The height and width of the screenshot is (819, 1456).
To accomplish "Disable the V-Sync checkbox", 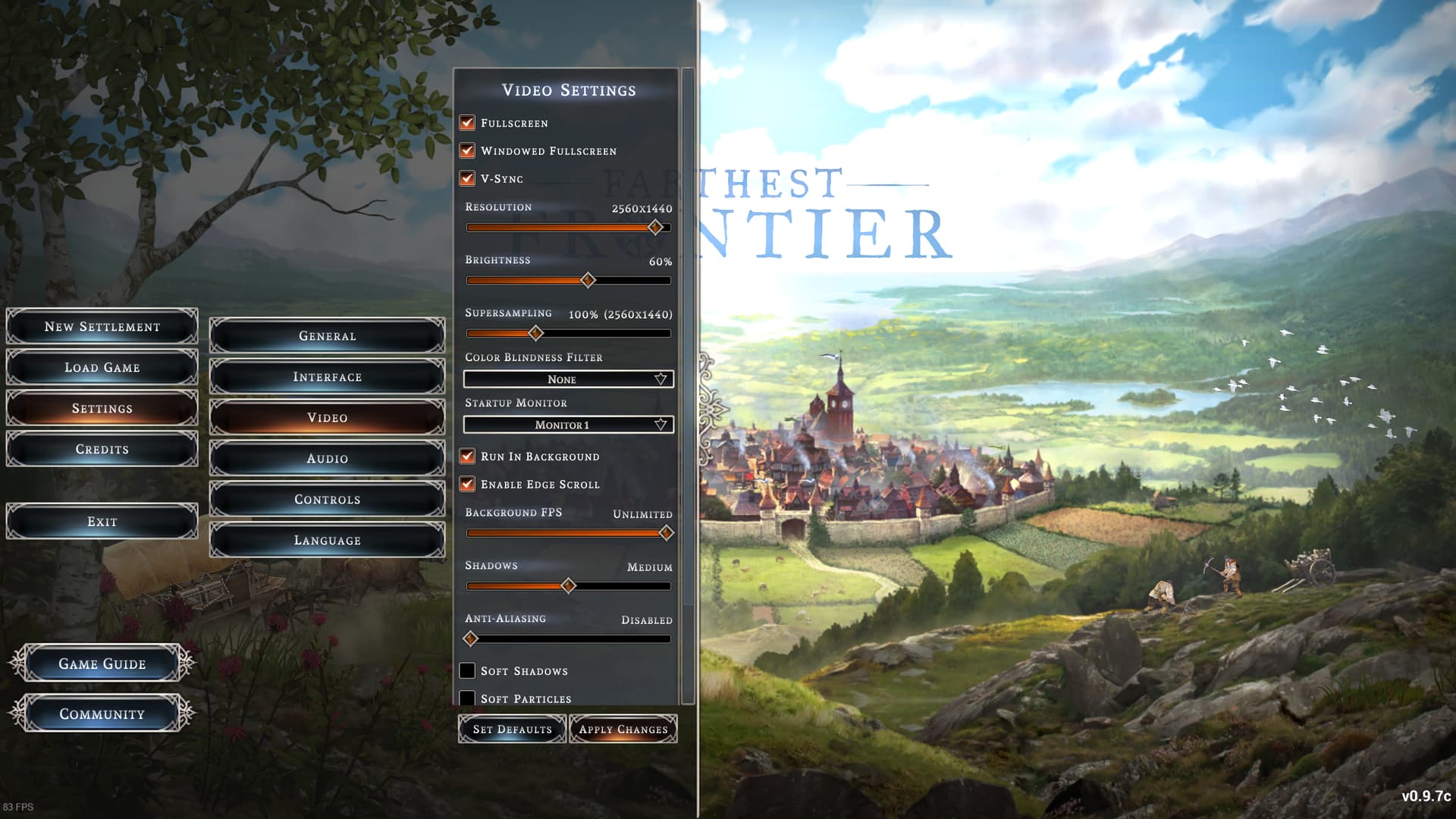I will 467,179.
